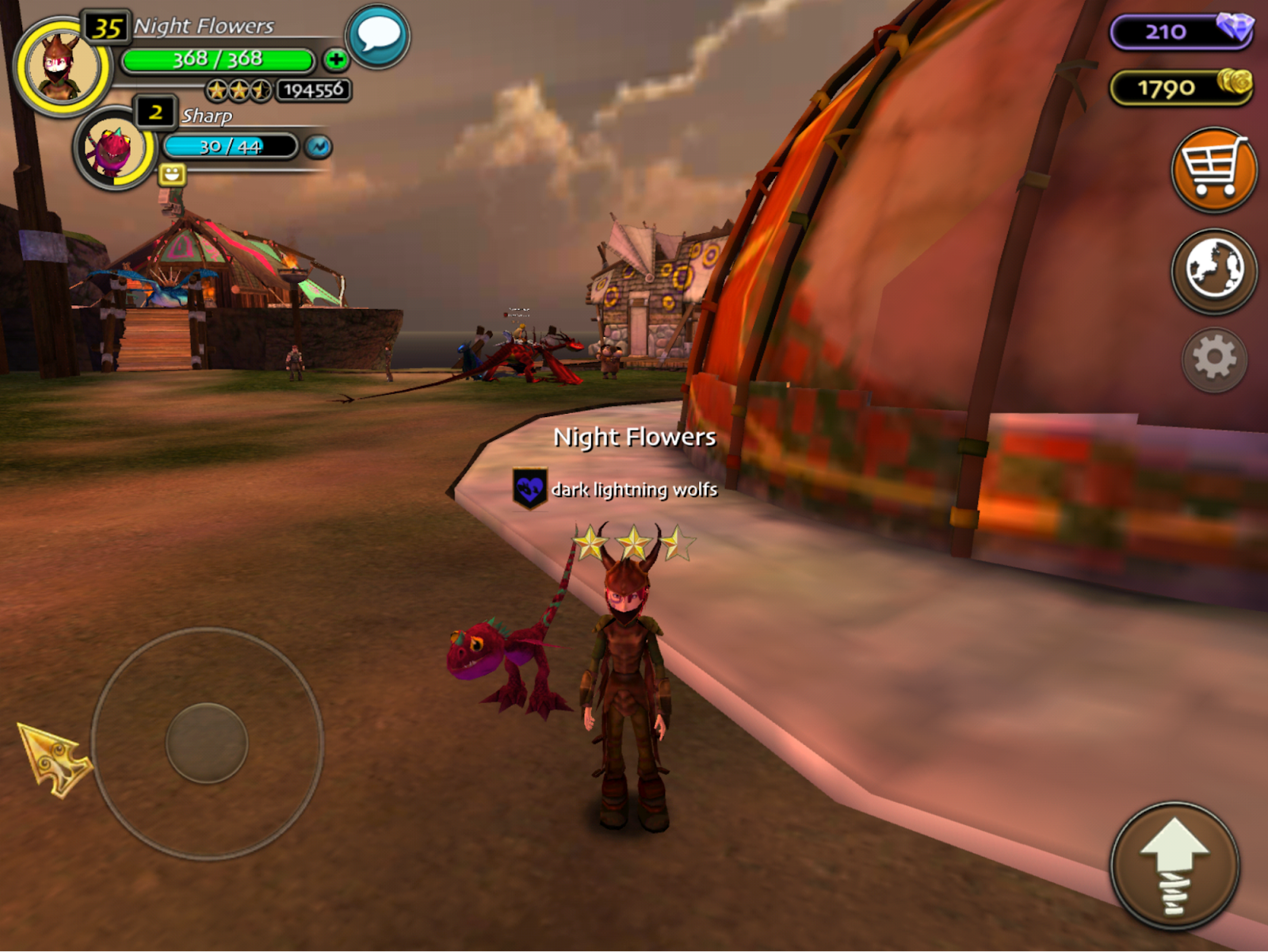Open the shopping cart store

[1213, 169]
